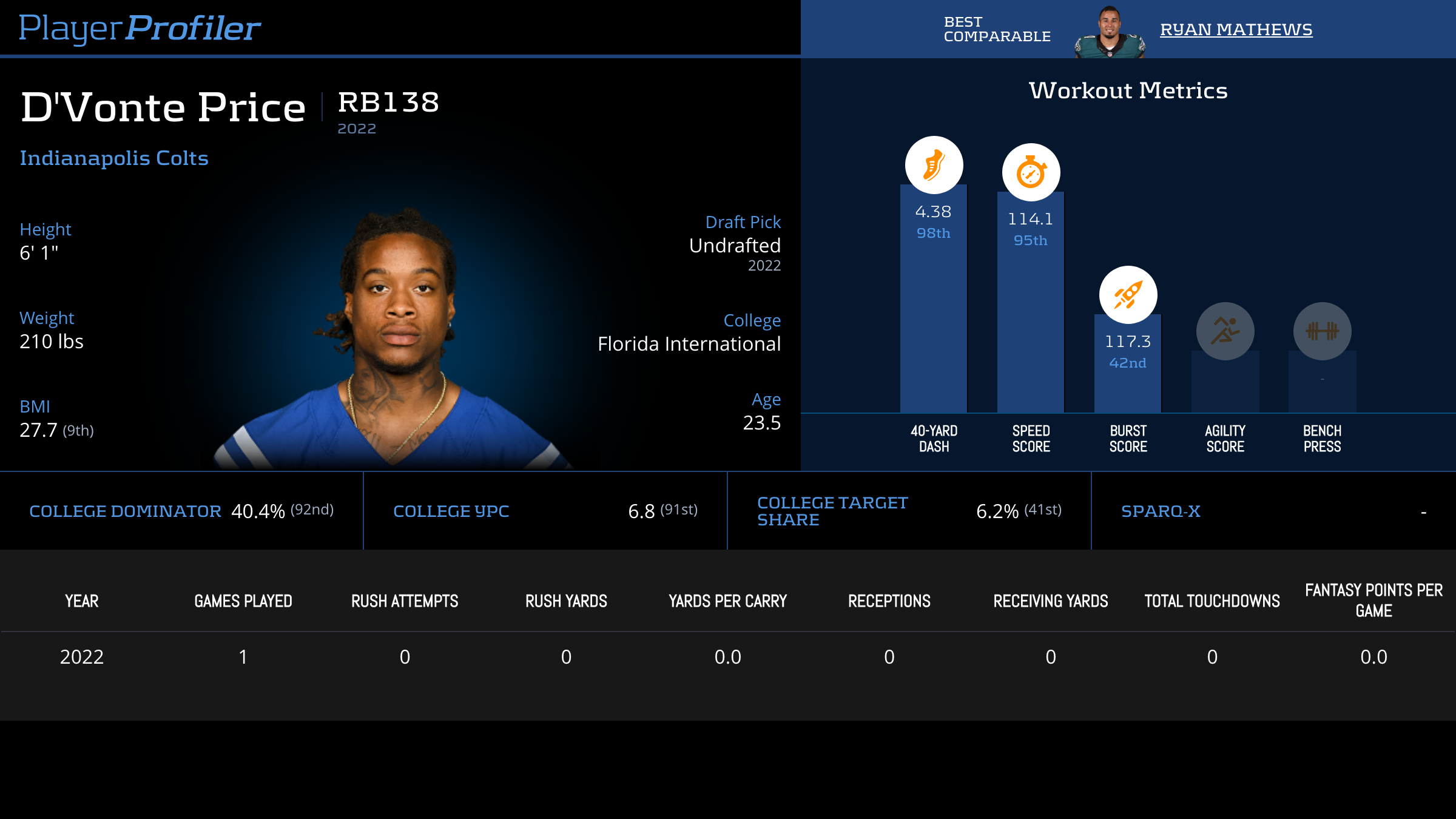
Task: Select the Fantasy Points Per Game header
Action: [1373, 601]
